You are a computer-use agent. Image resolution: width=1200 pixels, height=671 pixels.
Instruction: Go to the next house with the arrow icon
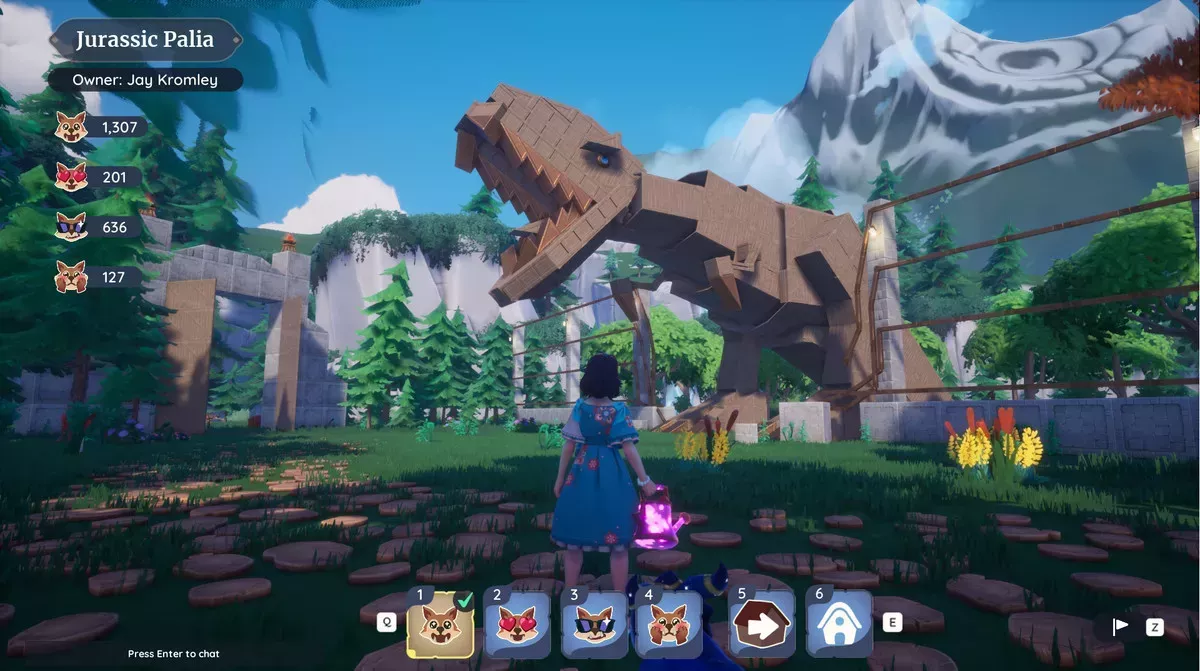point(762,625)
